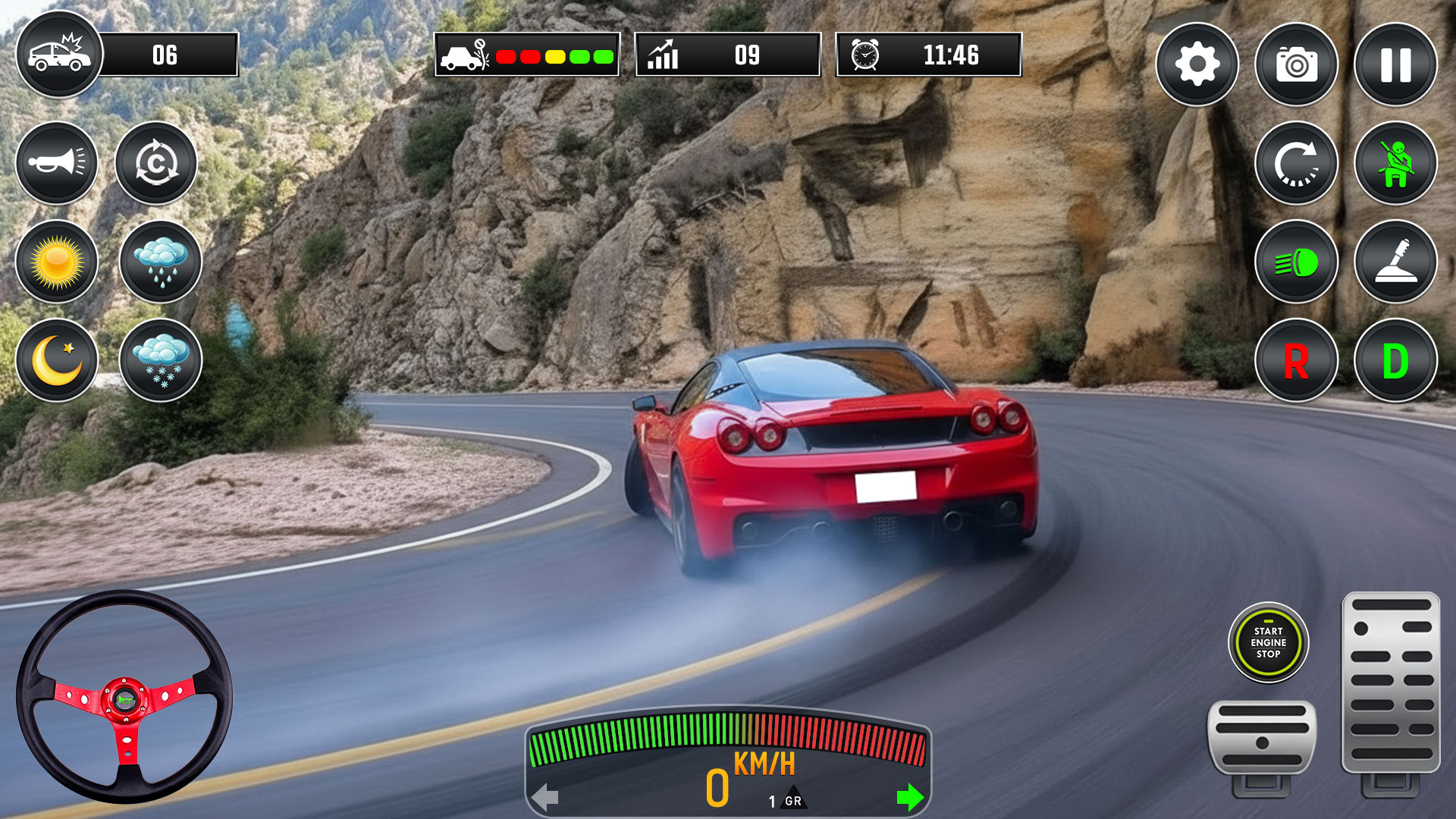Shift into Reverse with the R button

[x=1296, y=359]
